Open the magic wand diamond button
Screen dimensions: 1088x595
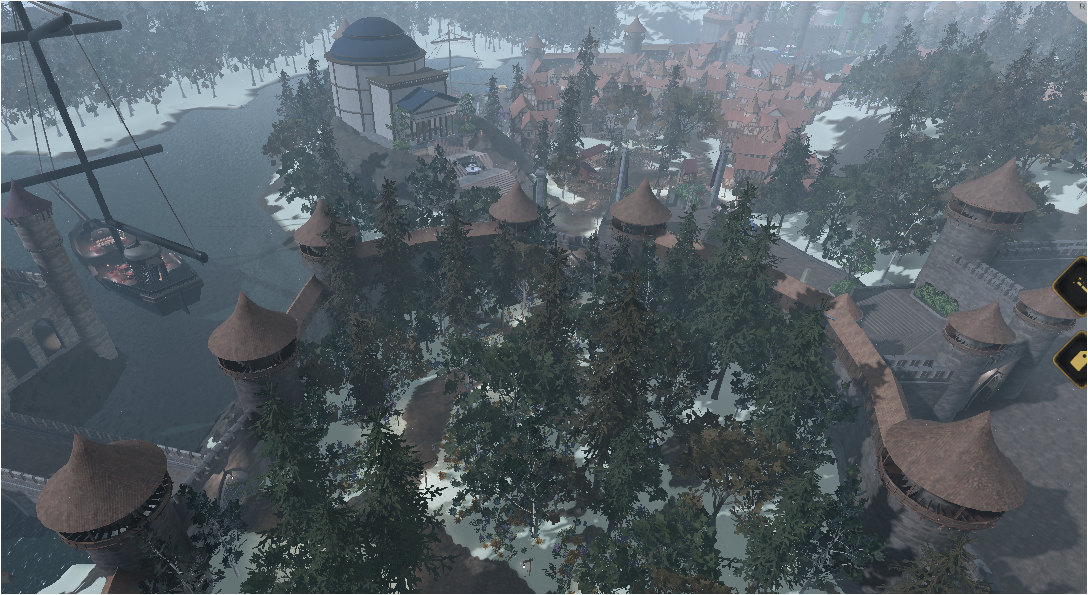click(x=1076, y=286)
